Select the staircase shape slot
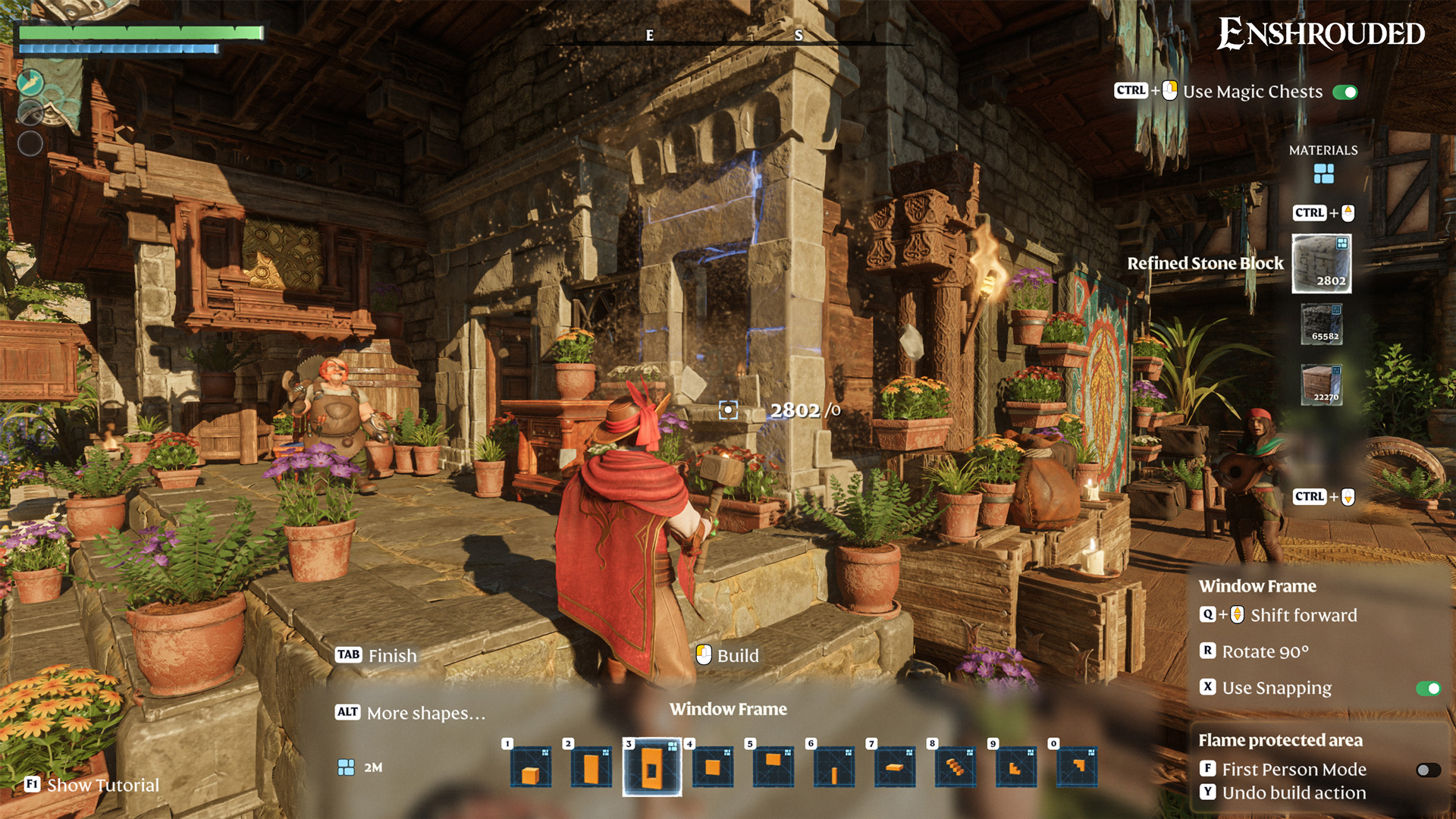Viewport: 1456px width, 819px height. pyautogui.click(x=955, y=767)
